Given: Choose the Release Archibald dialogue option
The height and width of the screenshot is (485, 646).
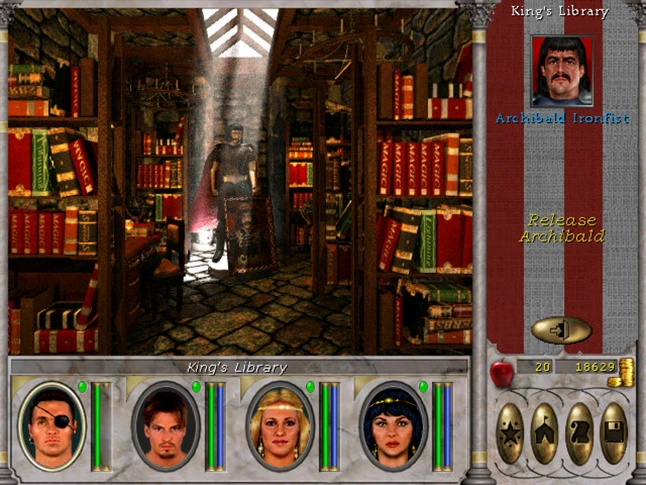Looking at the screenshot, I should (561, 228).
